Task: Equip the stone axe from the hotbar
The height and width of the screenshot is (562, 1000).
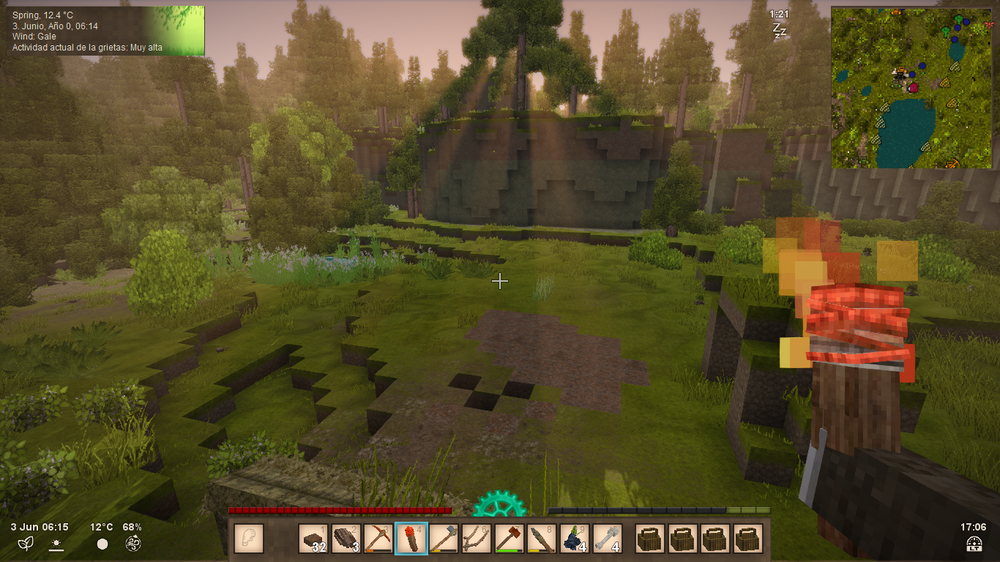Action: click(444, 539)
